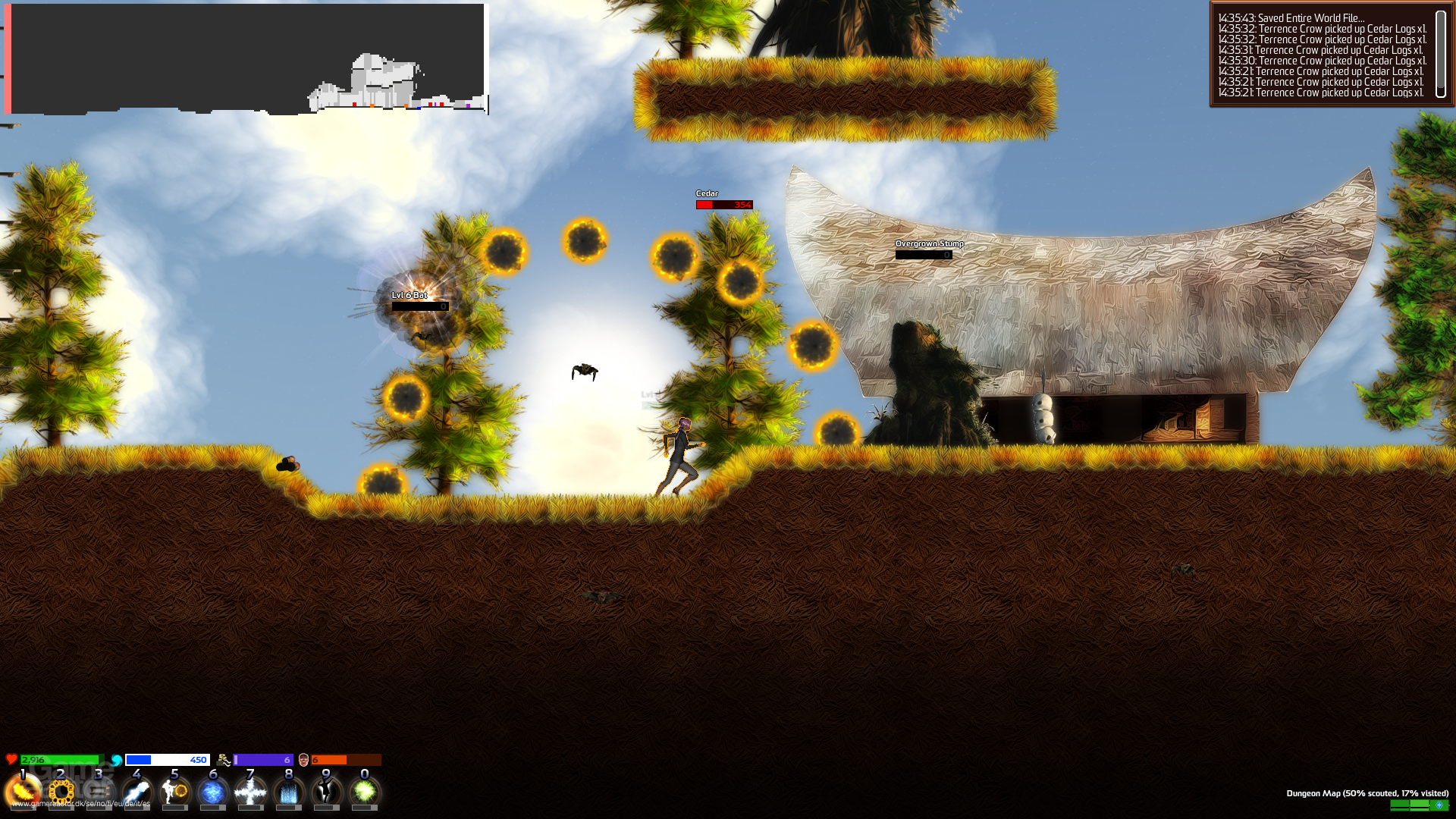Use the acrobatic dodge skill in slot 9

tap(326, 792)
